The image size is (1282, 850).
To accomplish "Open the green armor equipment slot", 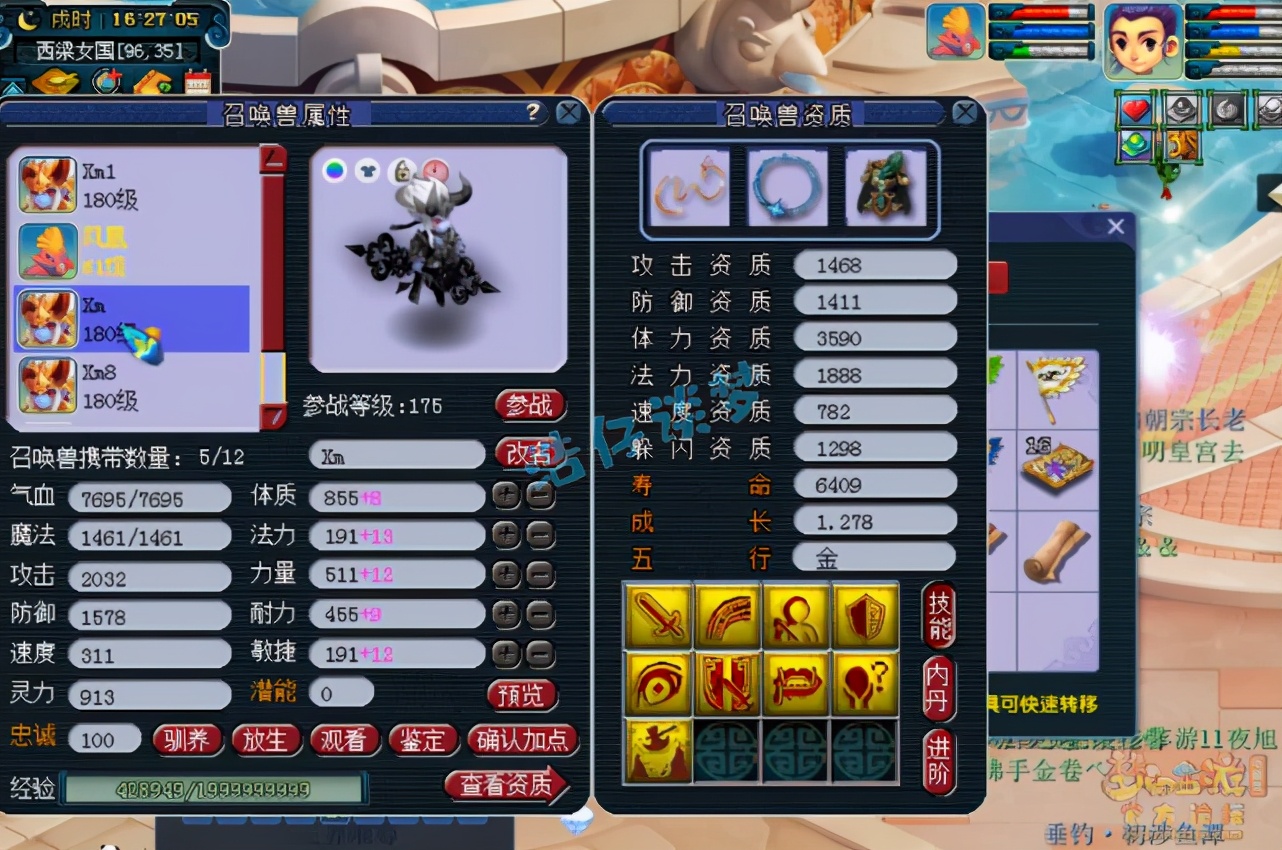I will coord(889,188).
